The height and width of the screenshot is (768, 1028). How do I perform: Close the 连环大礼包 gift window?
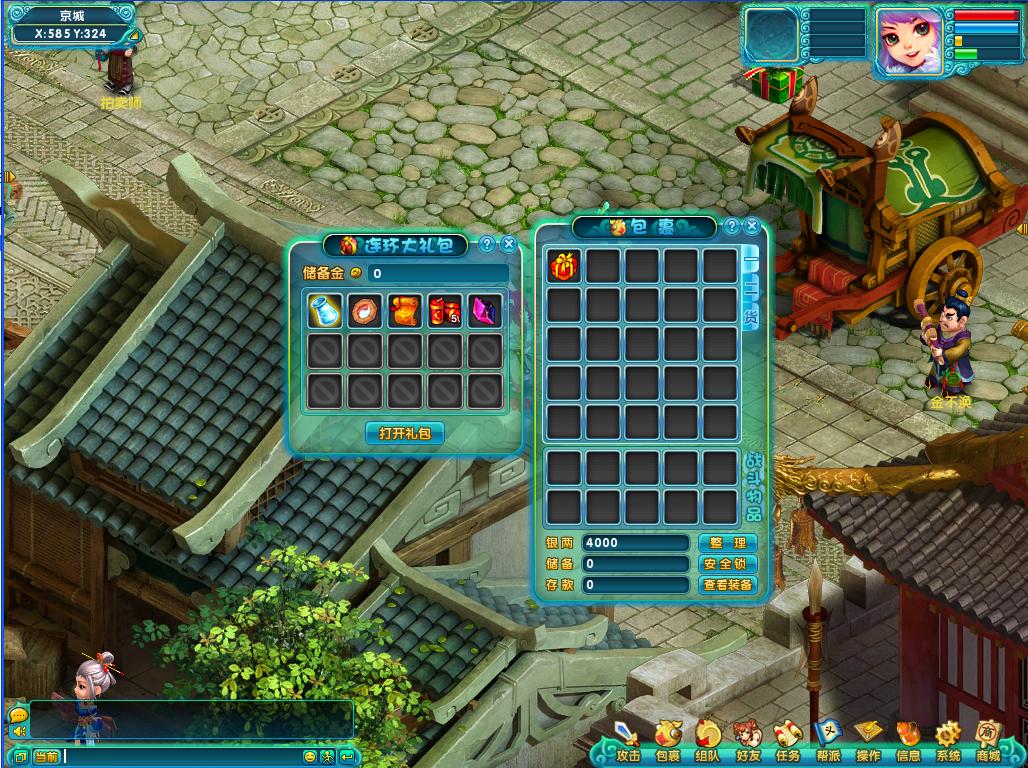(x=509, y=244)
